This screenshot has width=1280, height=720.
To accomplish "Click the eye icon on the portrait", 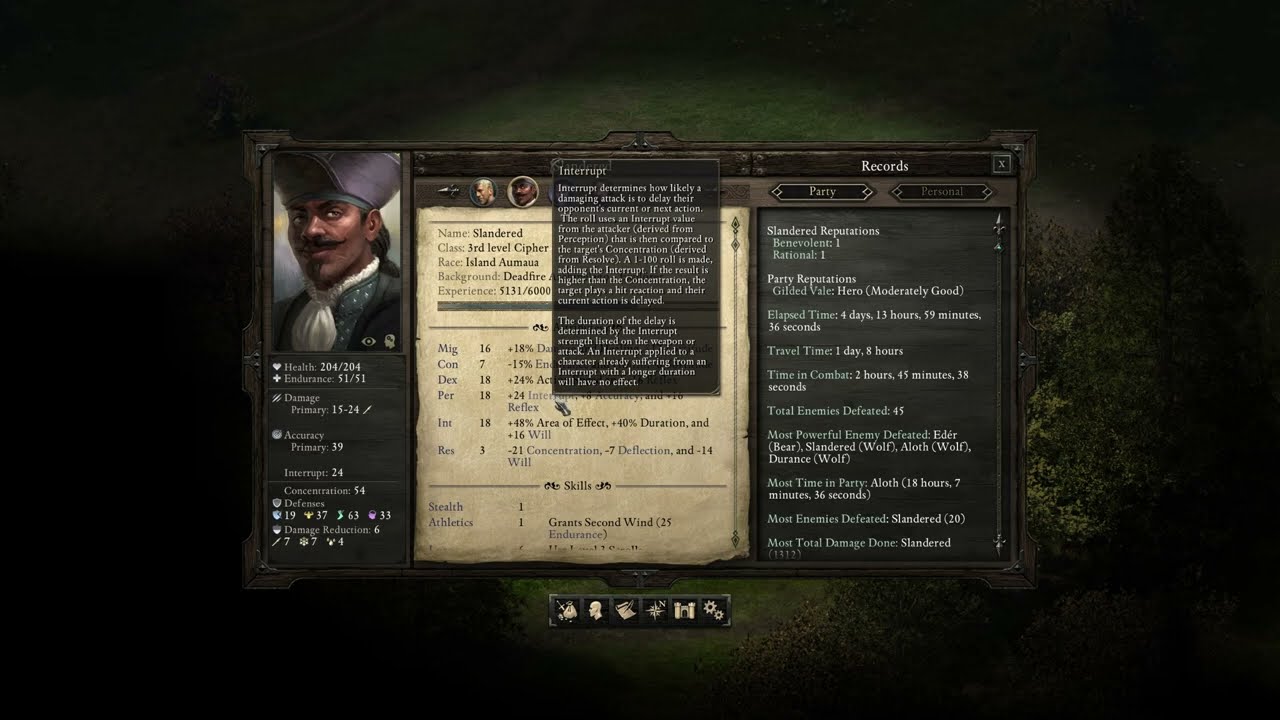I will (x=369, y=342).
